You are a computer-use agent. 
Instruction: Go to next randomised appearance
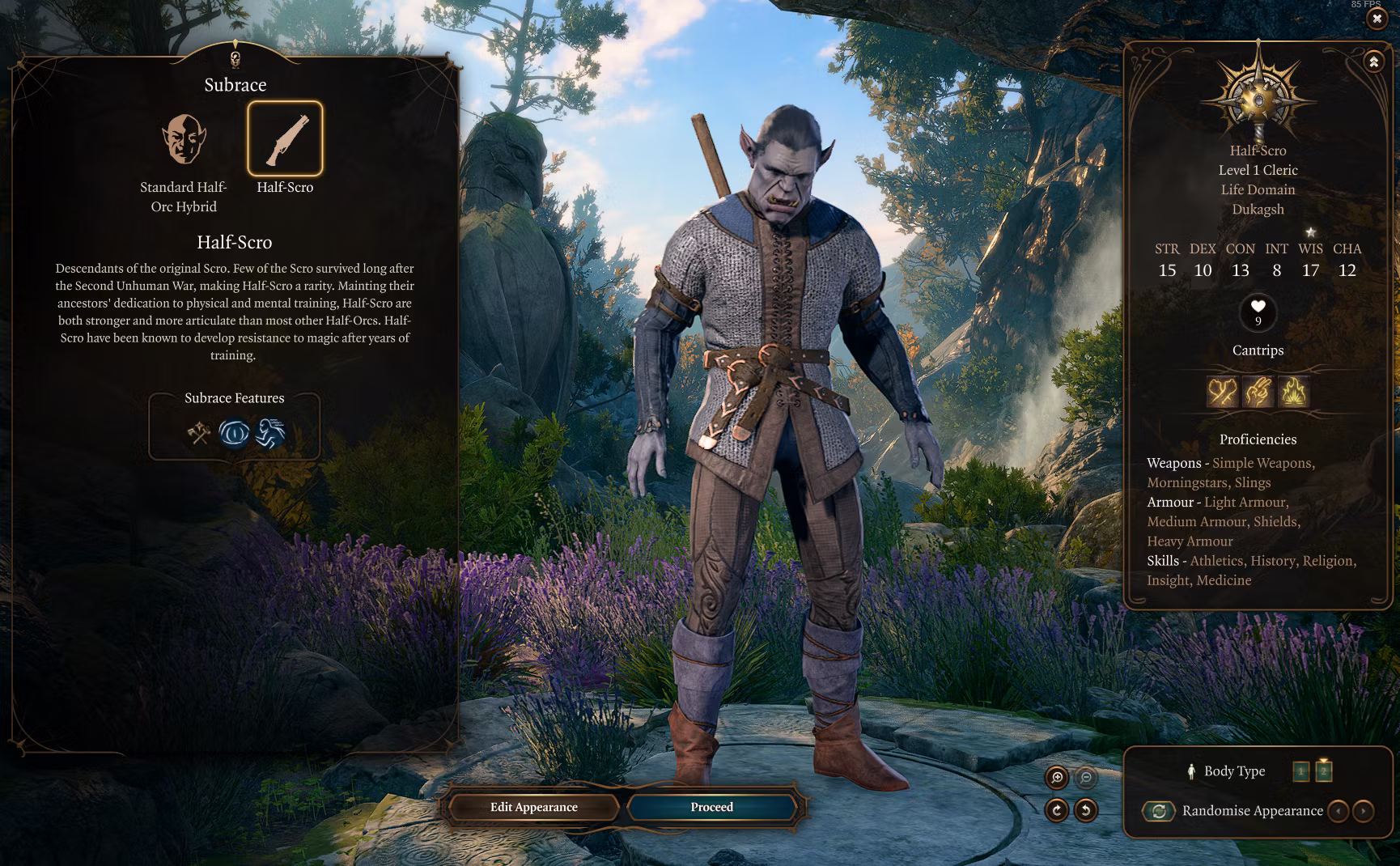(1364, 811)
